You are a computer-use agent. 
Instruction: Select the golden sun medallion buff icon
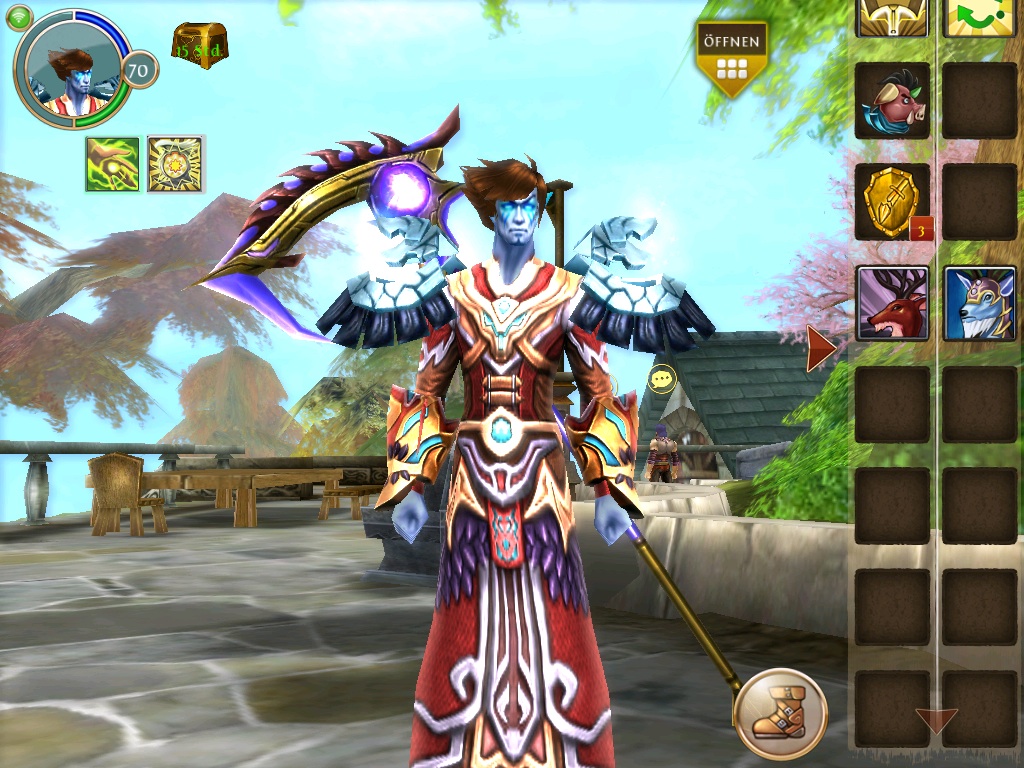pos(176,164)
